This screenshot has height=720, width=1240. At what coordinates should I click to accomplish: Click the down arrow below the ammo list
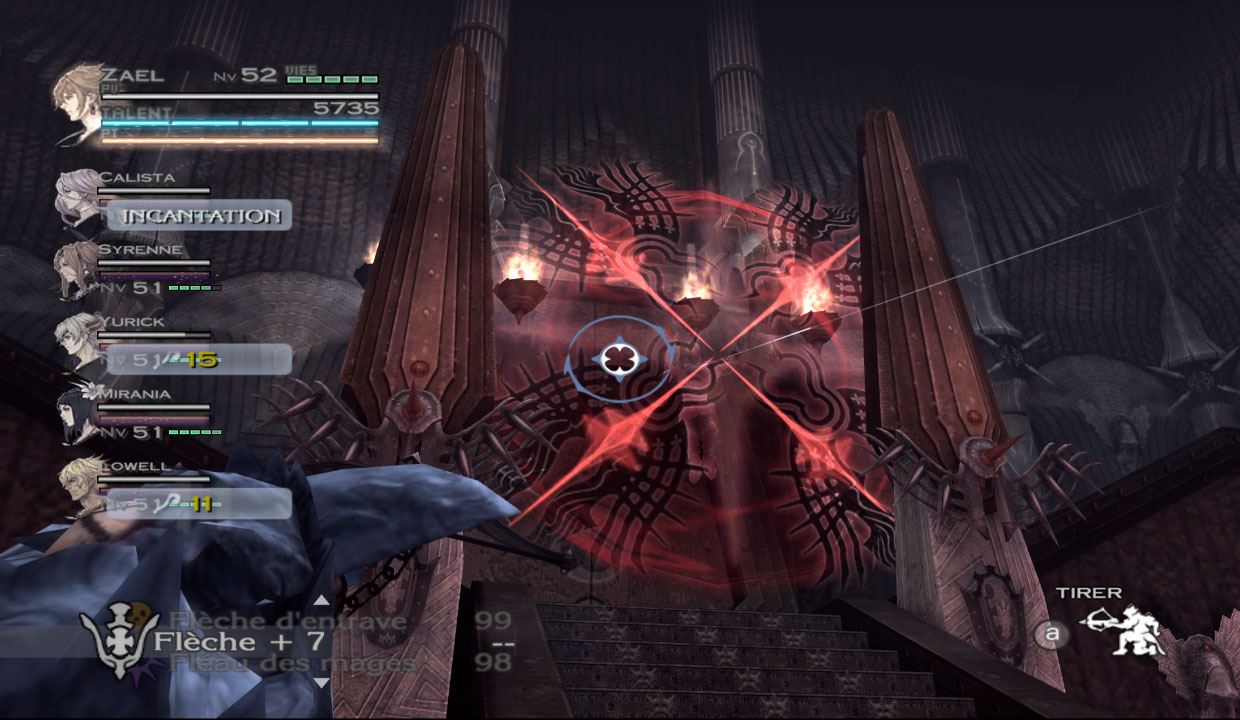point(321,683)
